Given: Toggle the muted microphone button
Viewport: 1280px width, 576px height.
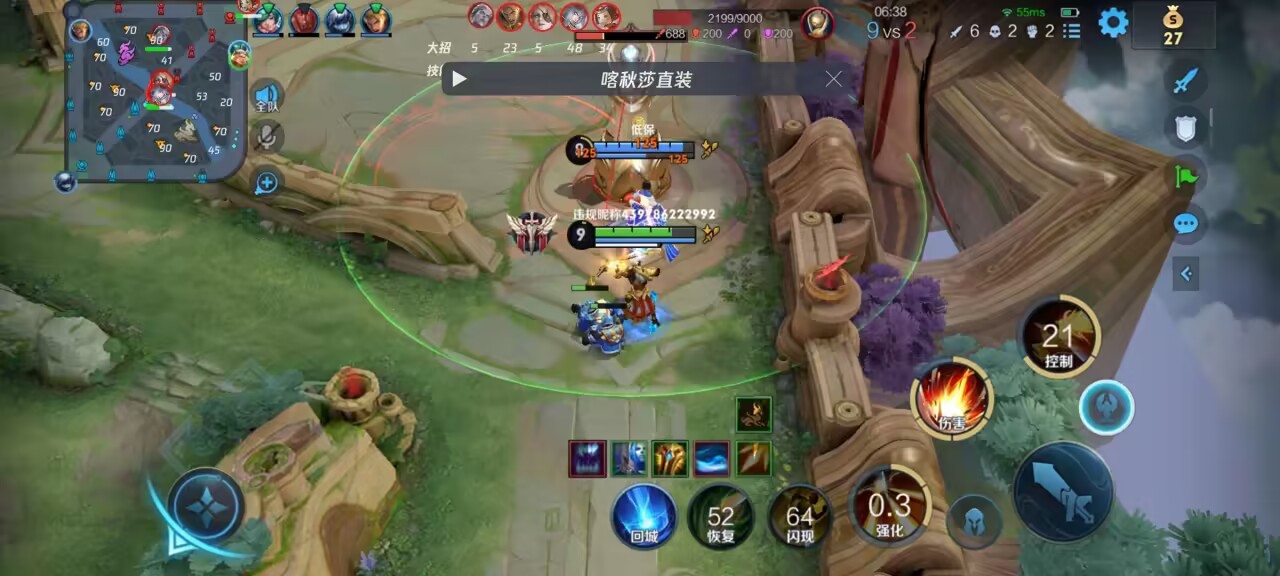Looking at the screenshot, I should (267, 137).
